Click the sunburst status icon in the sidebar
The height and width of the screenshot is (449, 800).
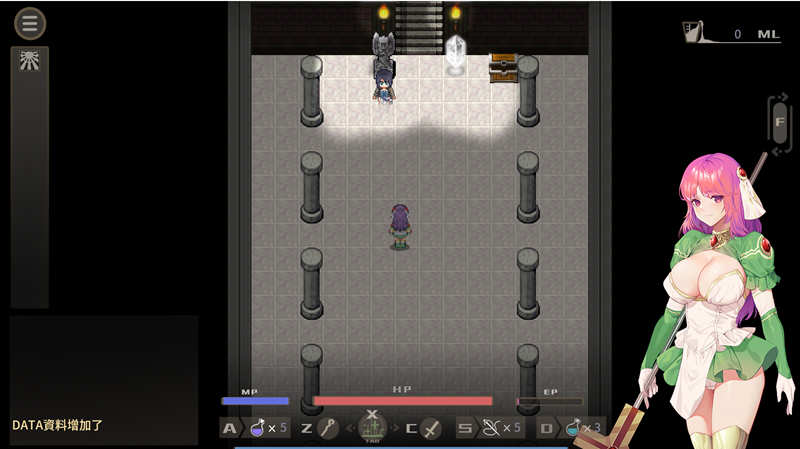(29, 61)
